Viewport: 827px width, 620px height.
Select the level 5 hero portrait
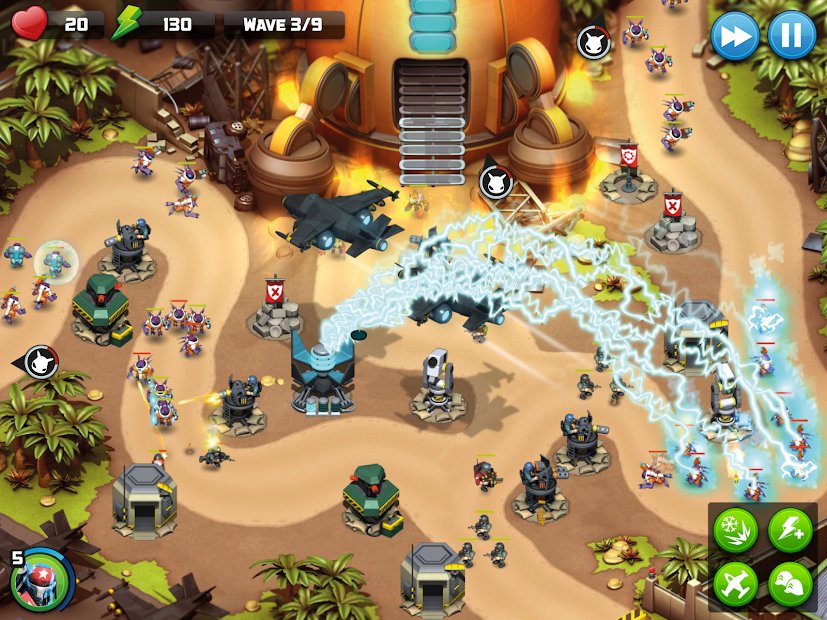tap(42, 578)
